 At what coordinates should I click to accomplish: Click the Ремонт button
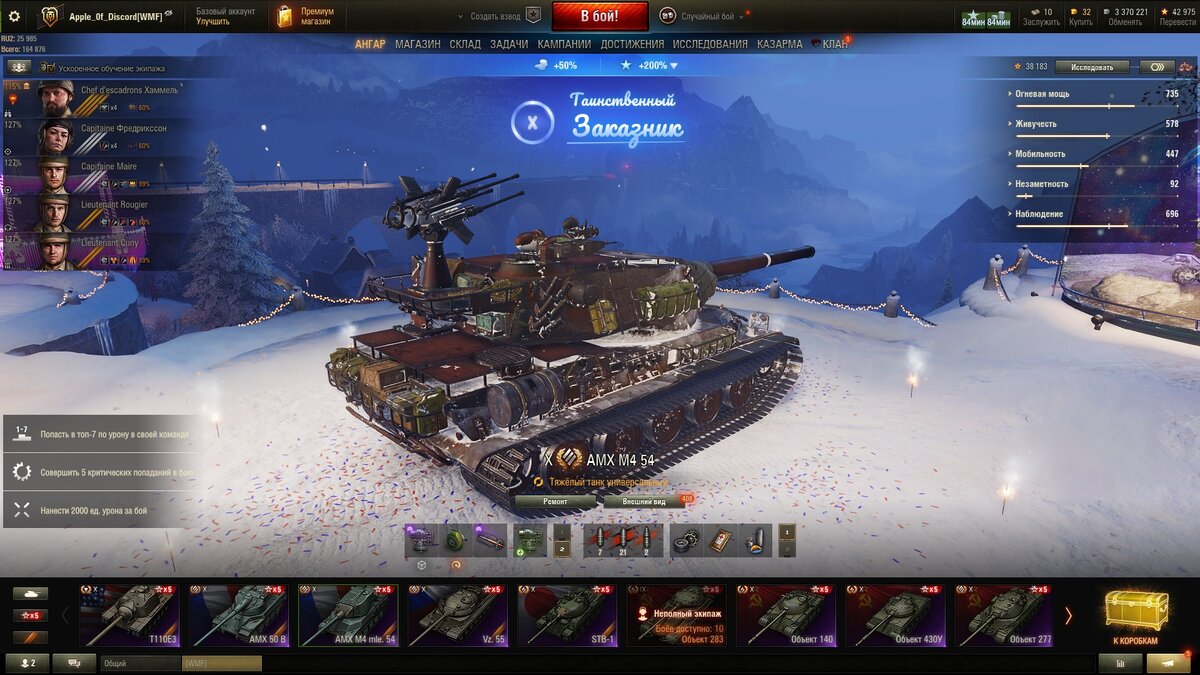[x=555, y=501]
